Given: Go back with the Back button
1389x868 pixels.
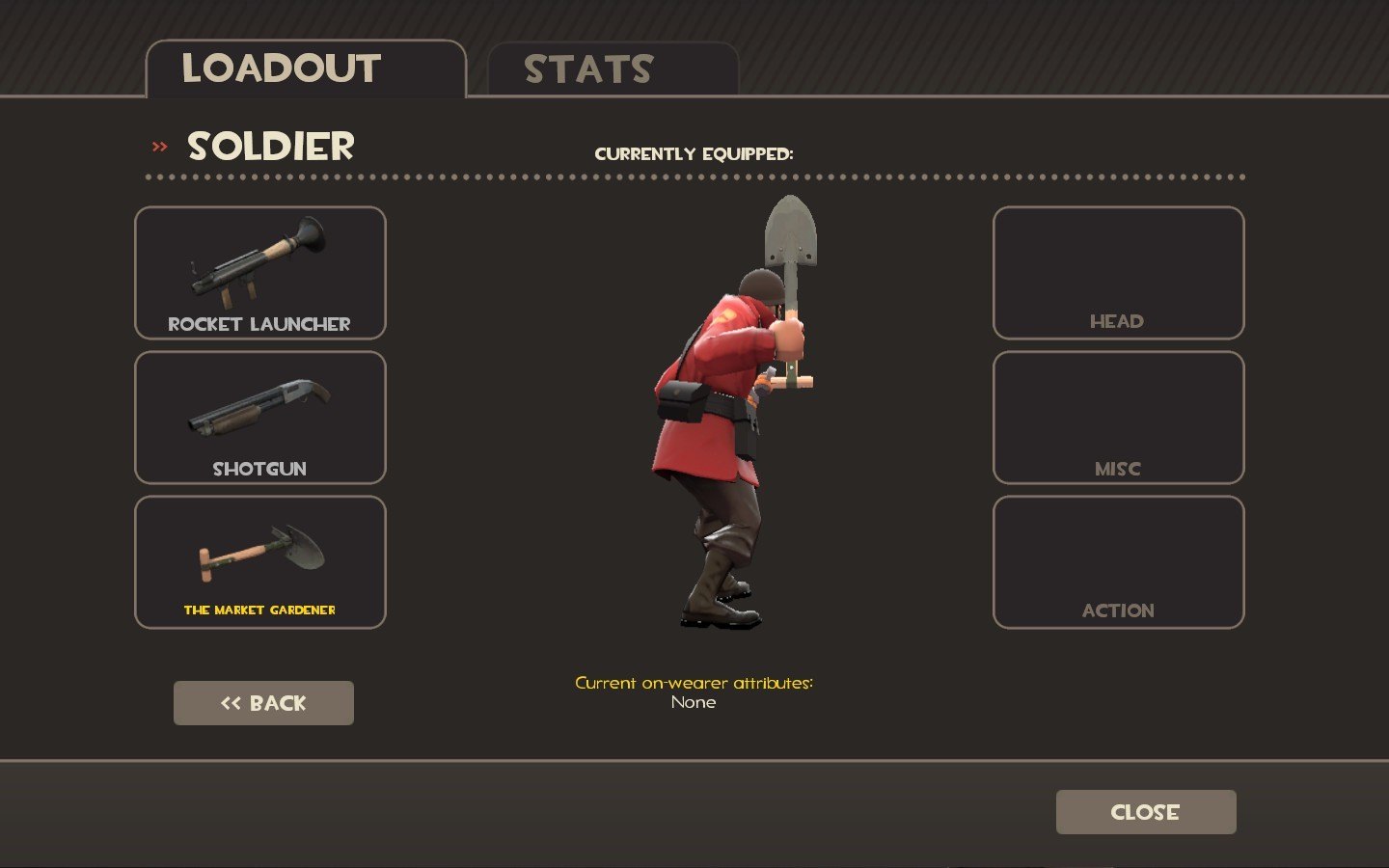Looking at the screenshot, I should point(263,703).
